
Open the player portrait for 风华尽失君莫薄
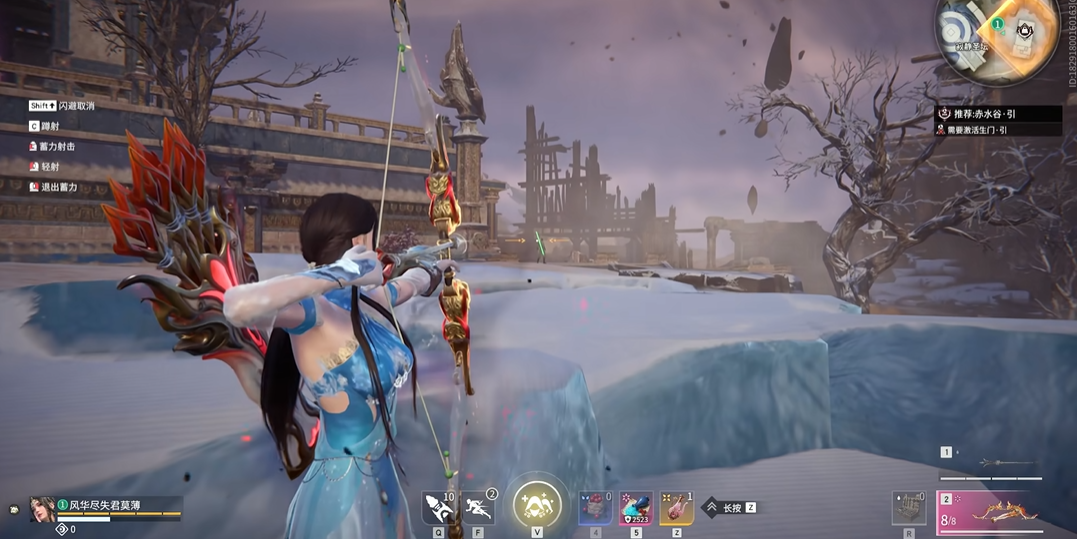[x=43, y=510]
